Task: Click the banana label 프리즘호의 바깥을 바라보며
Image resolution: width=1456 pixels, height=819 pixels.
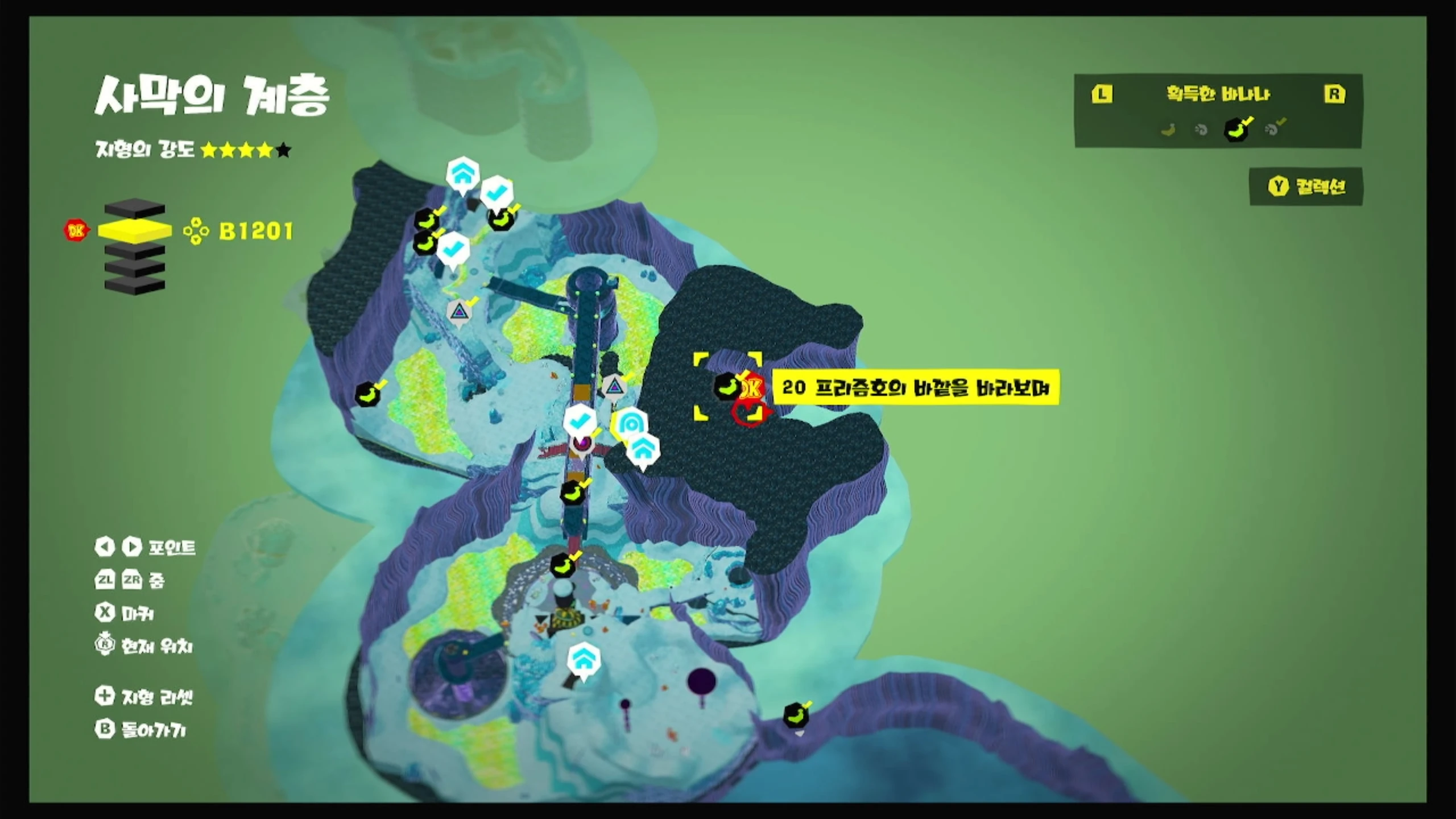Action: point(915,388)
